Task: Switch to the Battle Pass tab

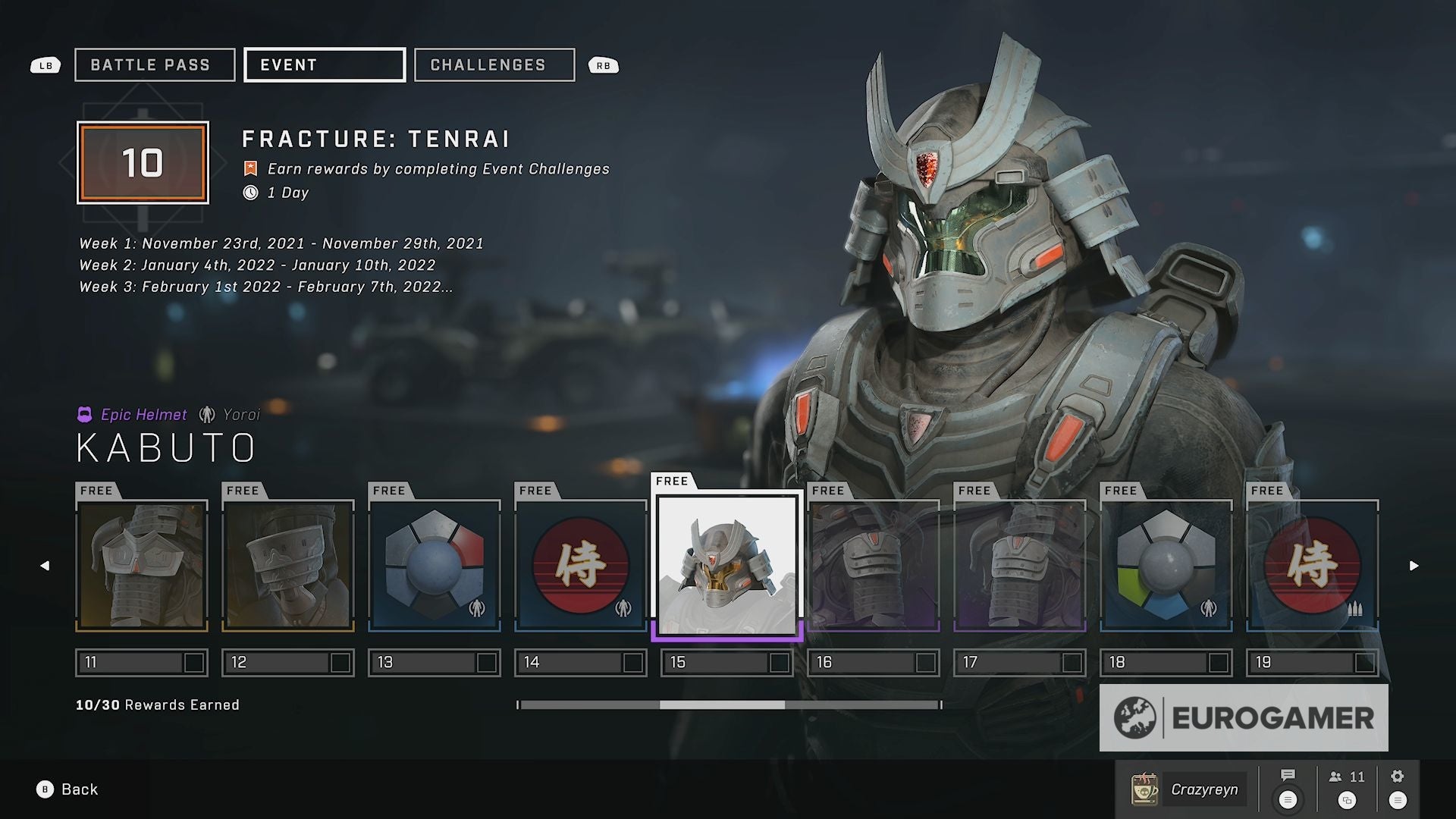Action: pyautogui.click(x=155, y=65)
